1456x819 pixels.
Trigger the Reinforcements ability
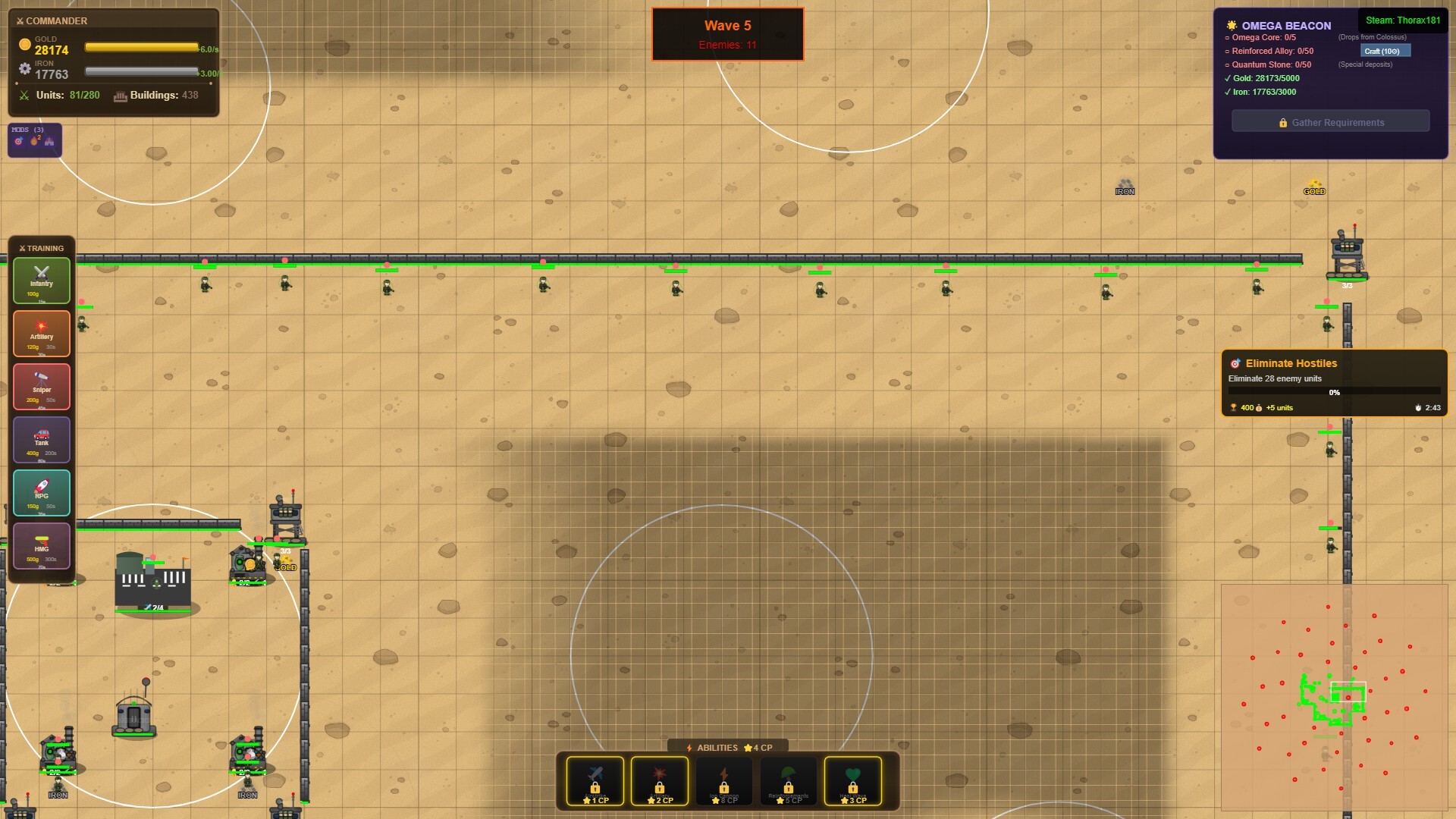[x=789, y=781]
